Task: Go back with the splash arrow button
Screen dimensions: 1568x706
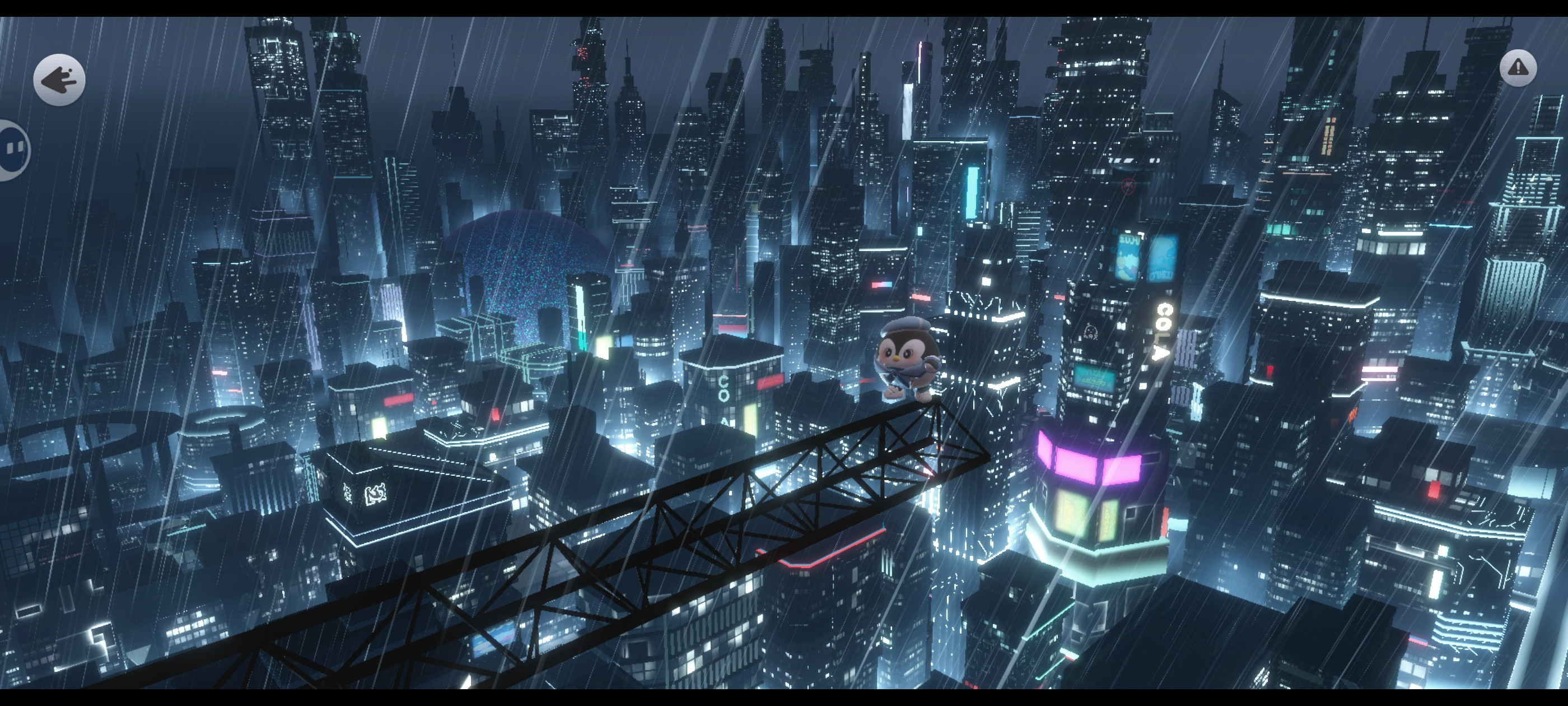Action: tap(59, 80)
